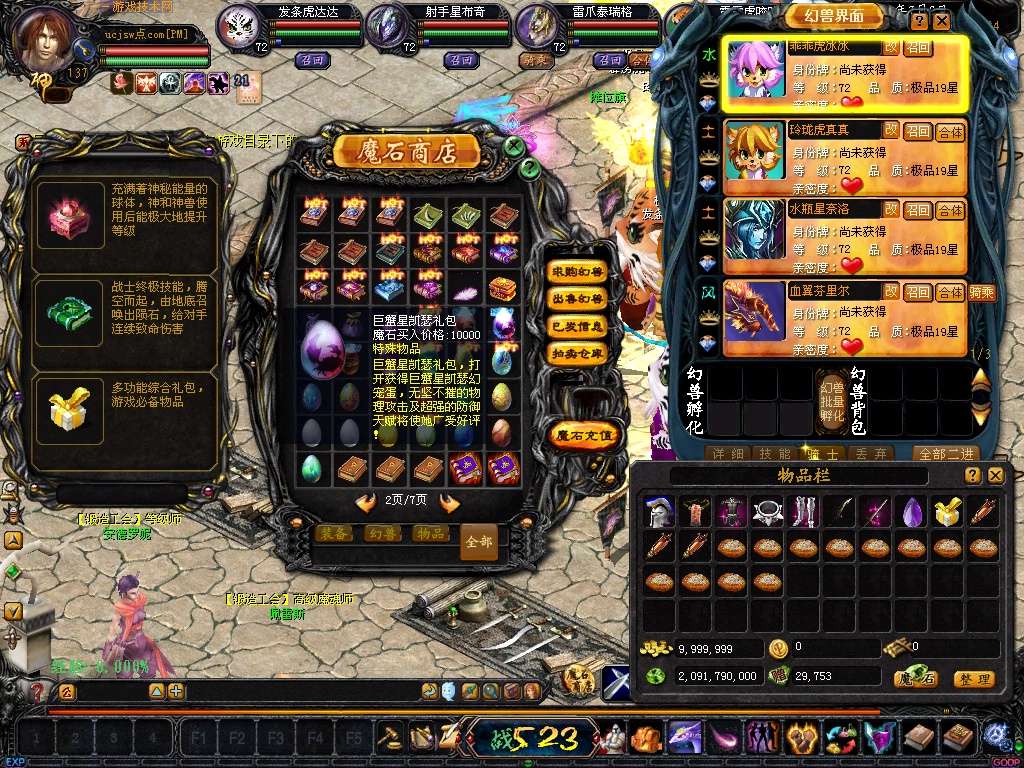Switch to the 幻兽 shop category

(381, 534)
